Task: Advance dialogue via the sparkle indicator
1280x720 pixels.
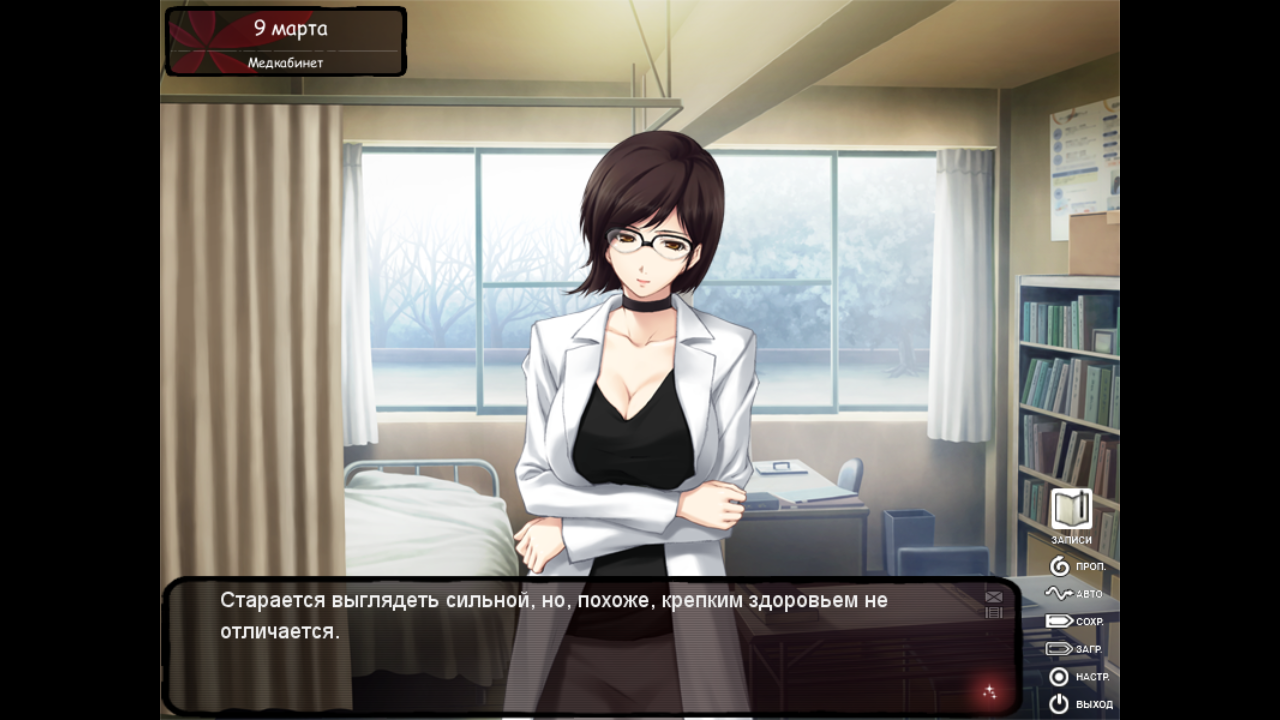Action: 989,691
